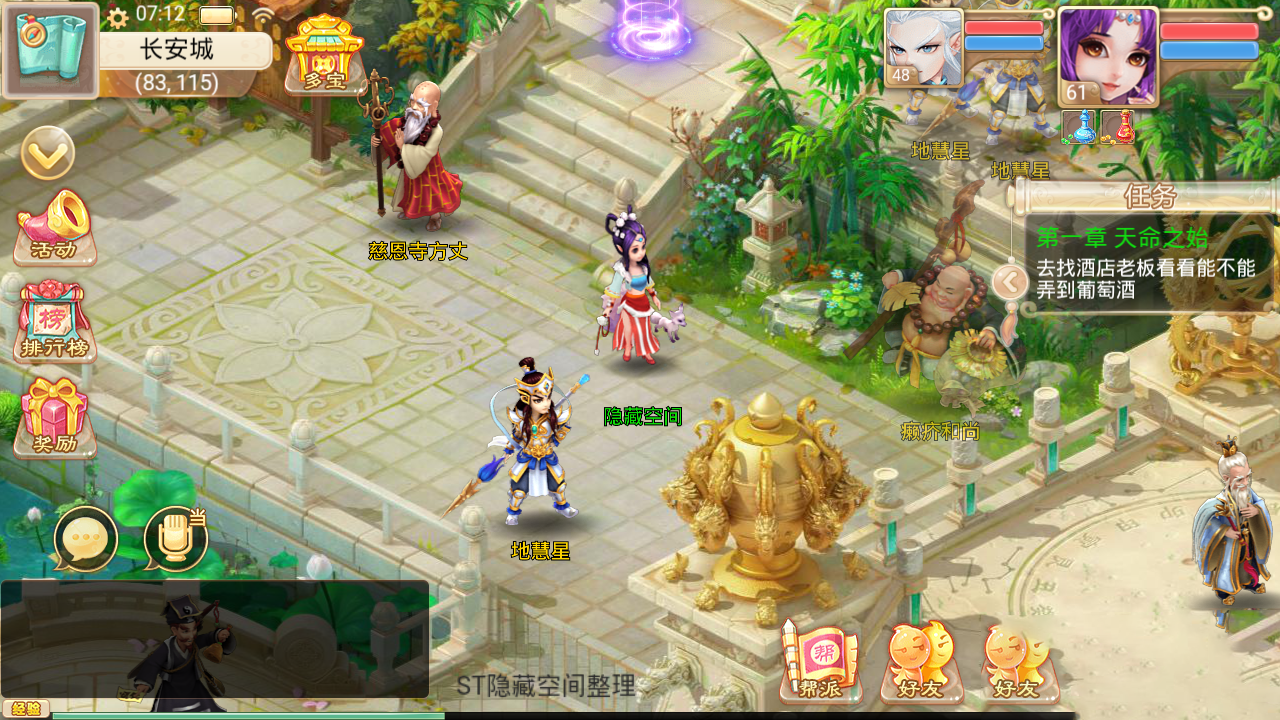Open the second 好友 friends icon
1280x720 pixels.
pos(1016,660)
